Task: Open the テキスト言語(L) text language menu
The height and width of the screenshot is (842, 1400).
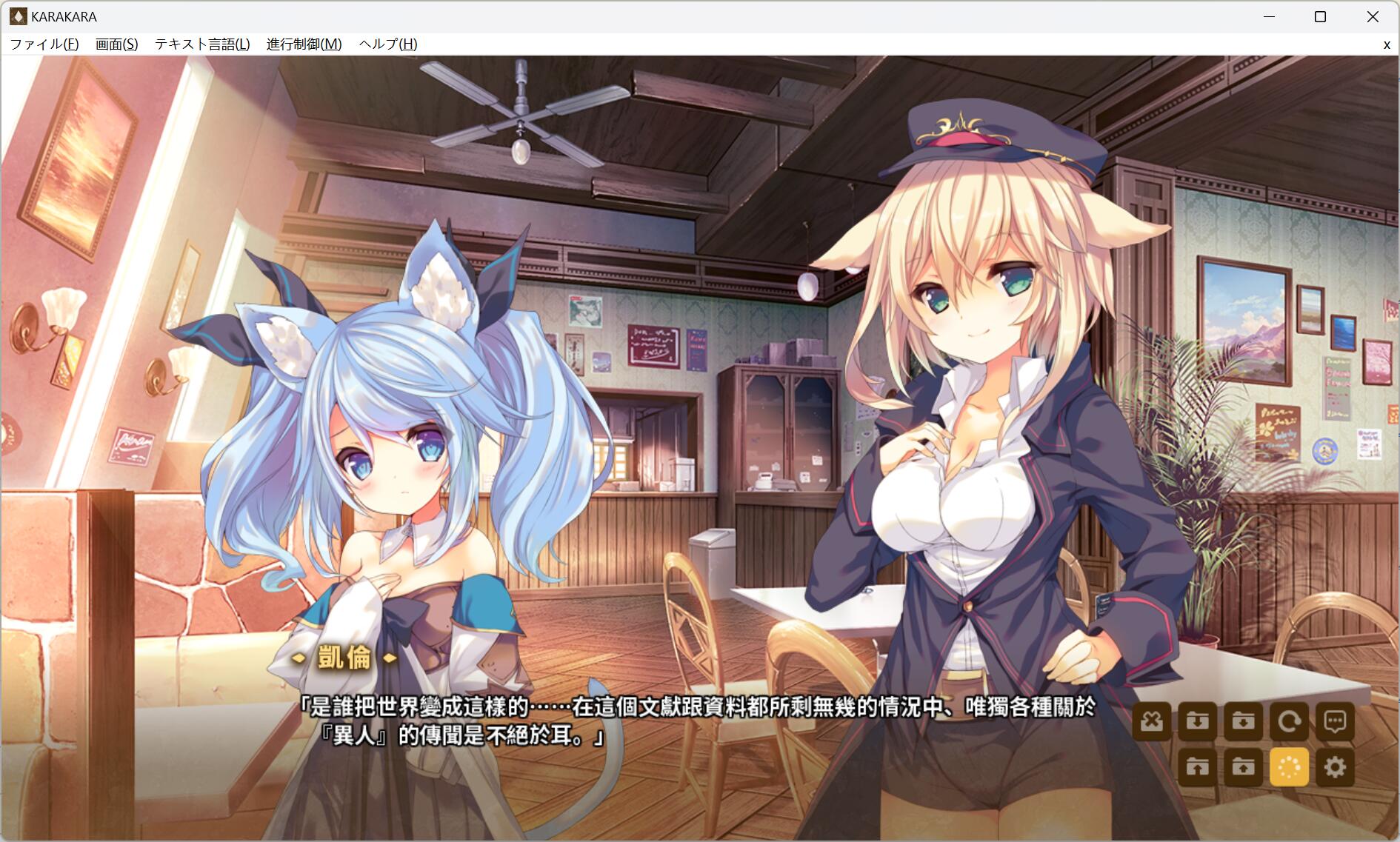Action: click(x=202, y=44)
